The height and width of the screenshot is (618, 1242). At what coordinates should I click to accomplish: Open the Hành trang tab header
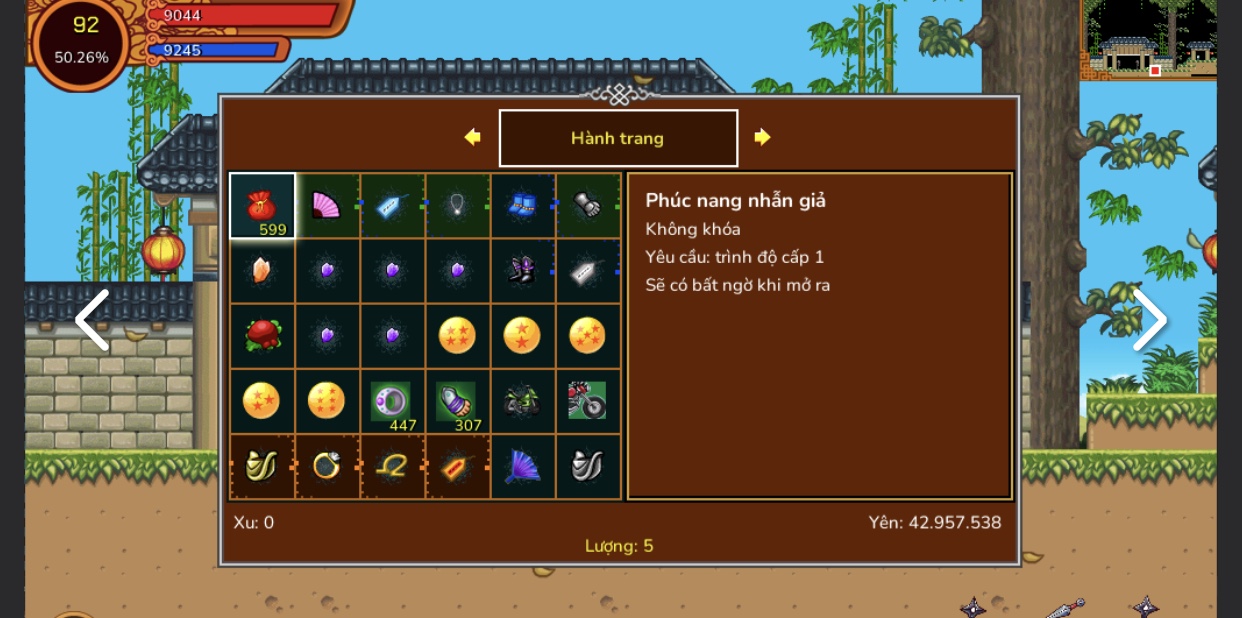(618, 138)
